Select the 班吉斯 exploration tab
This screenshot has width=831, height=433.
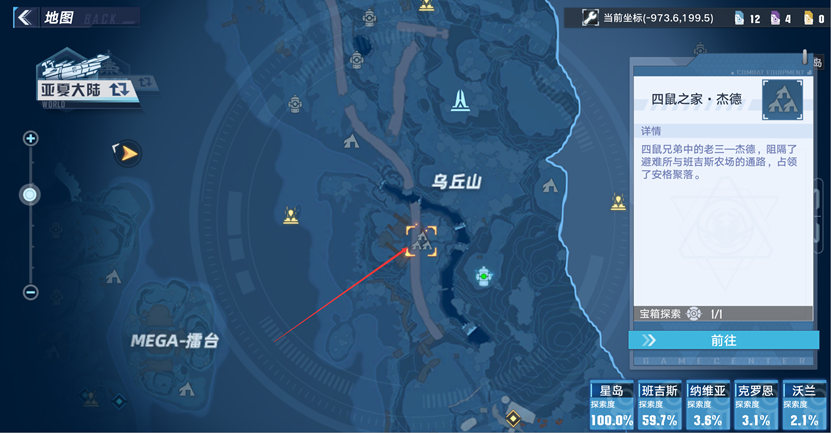pos(660,405)
